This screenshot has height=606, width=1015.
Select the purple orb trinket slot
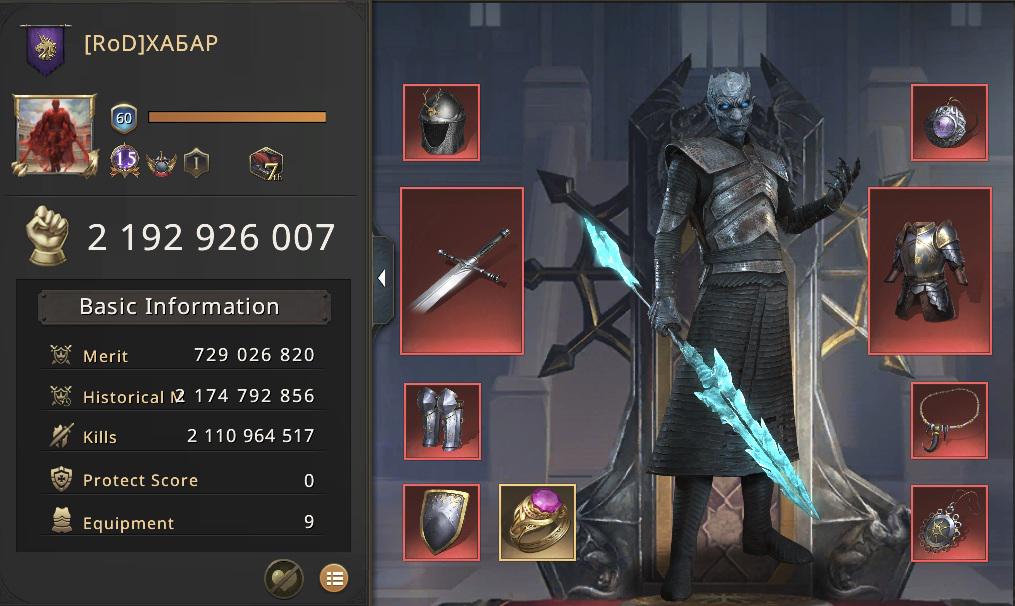949,123
